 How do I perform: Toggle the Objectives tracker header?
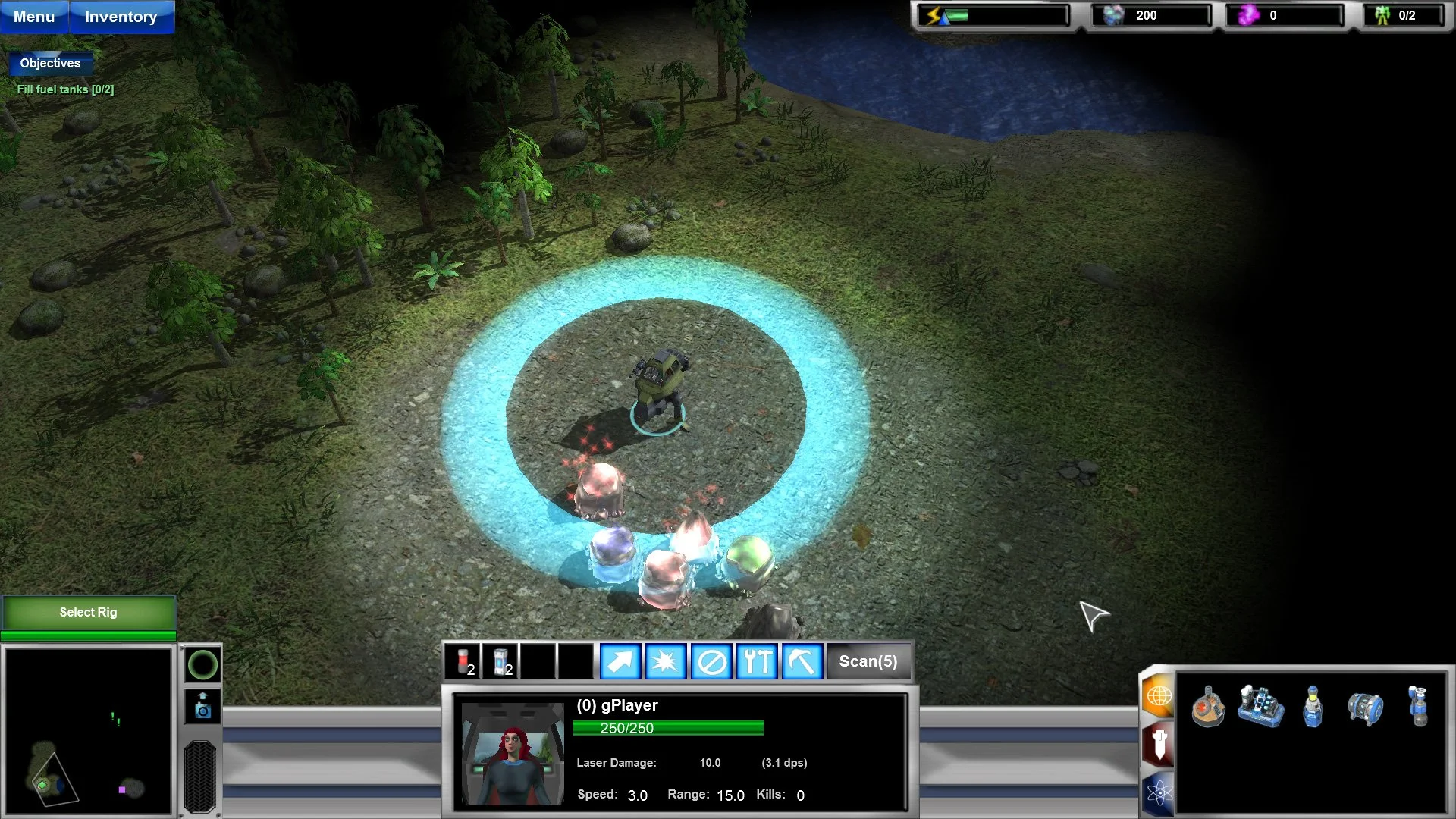50,63
